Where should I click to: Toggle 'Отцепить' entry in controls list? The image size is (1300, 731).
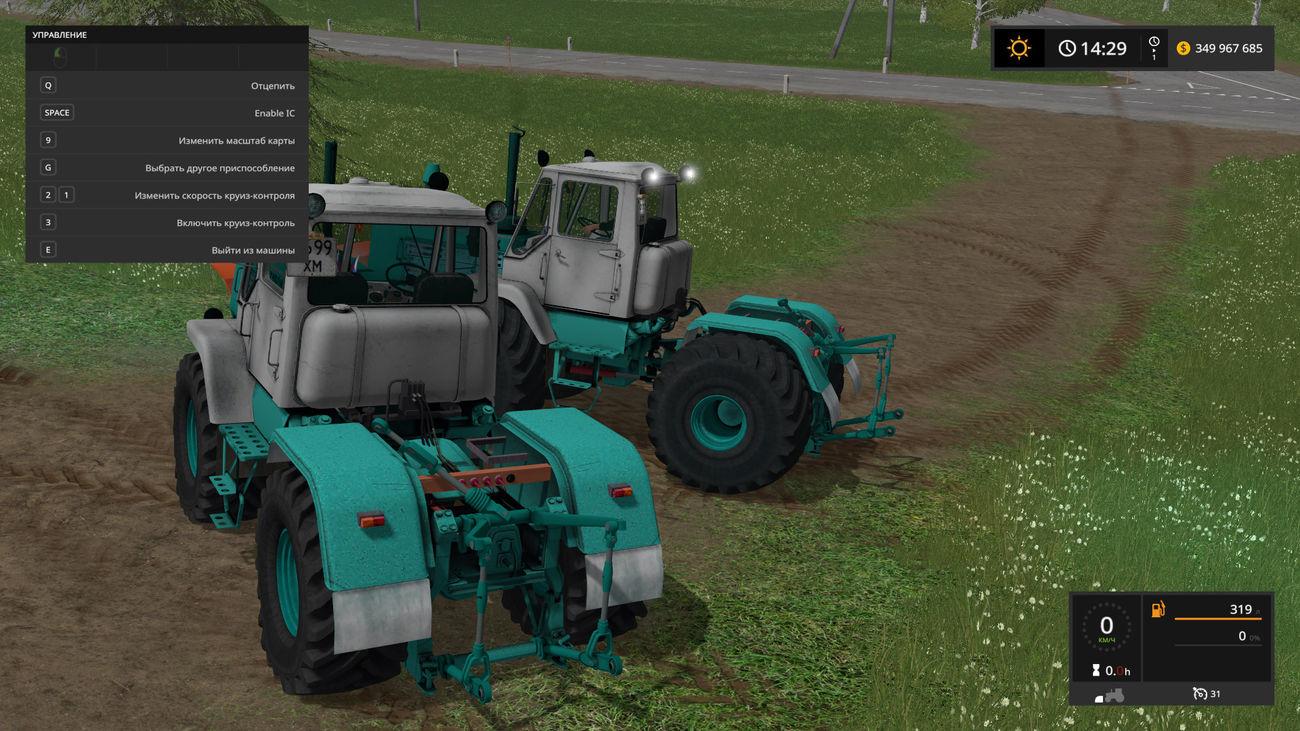pos(170,85)
